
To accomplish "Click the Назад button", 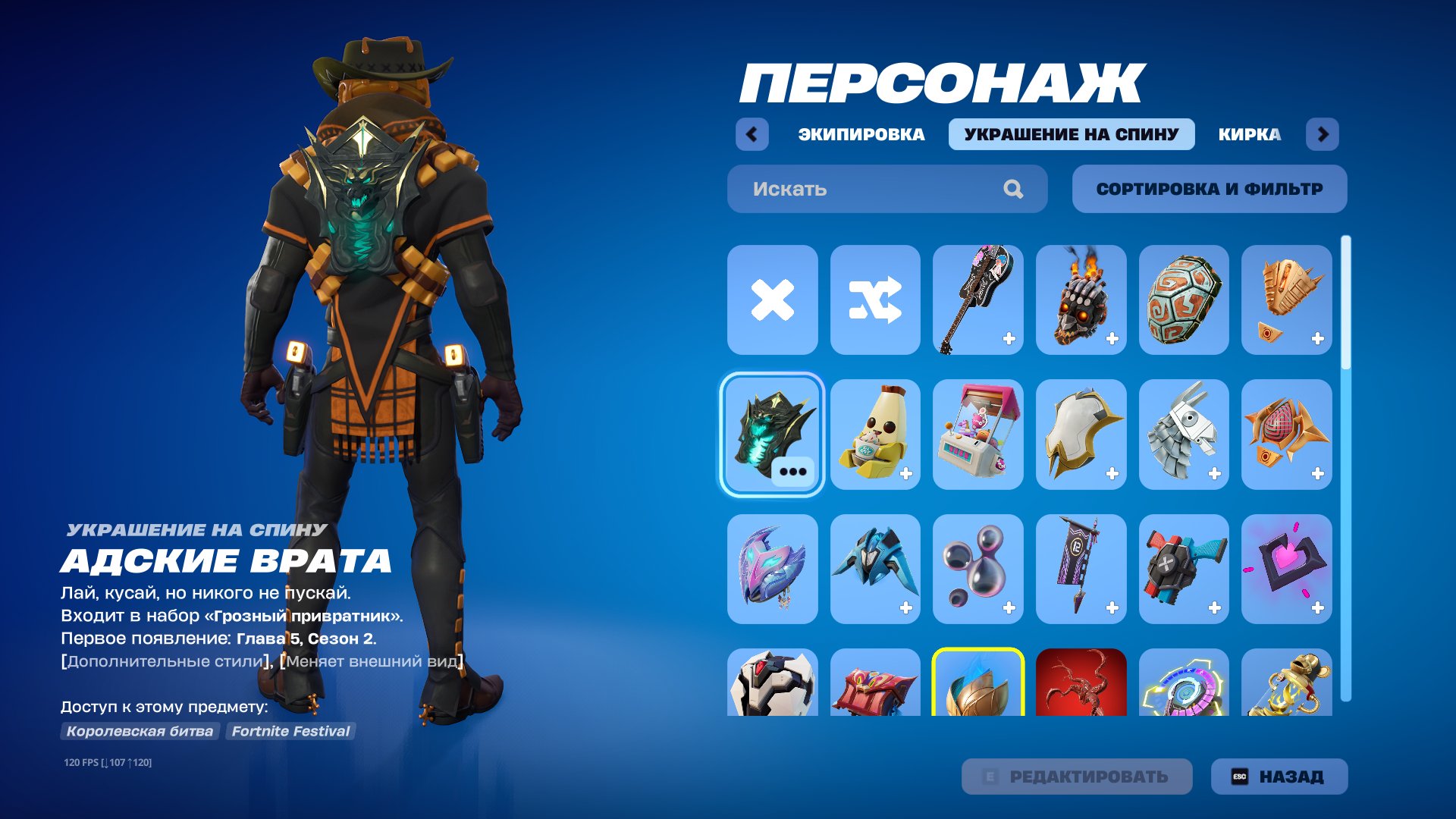I will (x=1278, y=777).
